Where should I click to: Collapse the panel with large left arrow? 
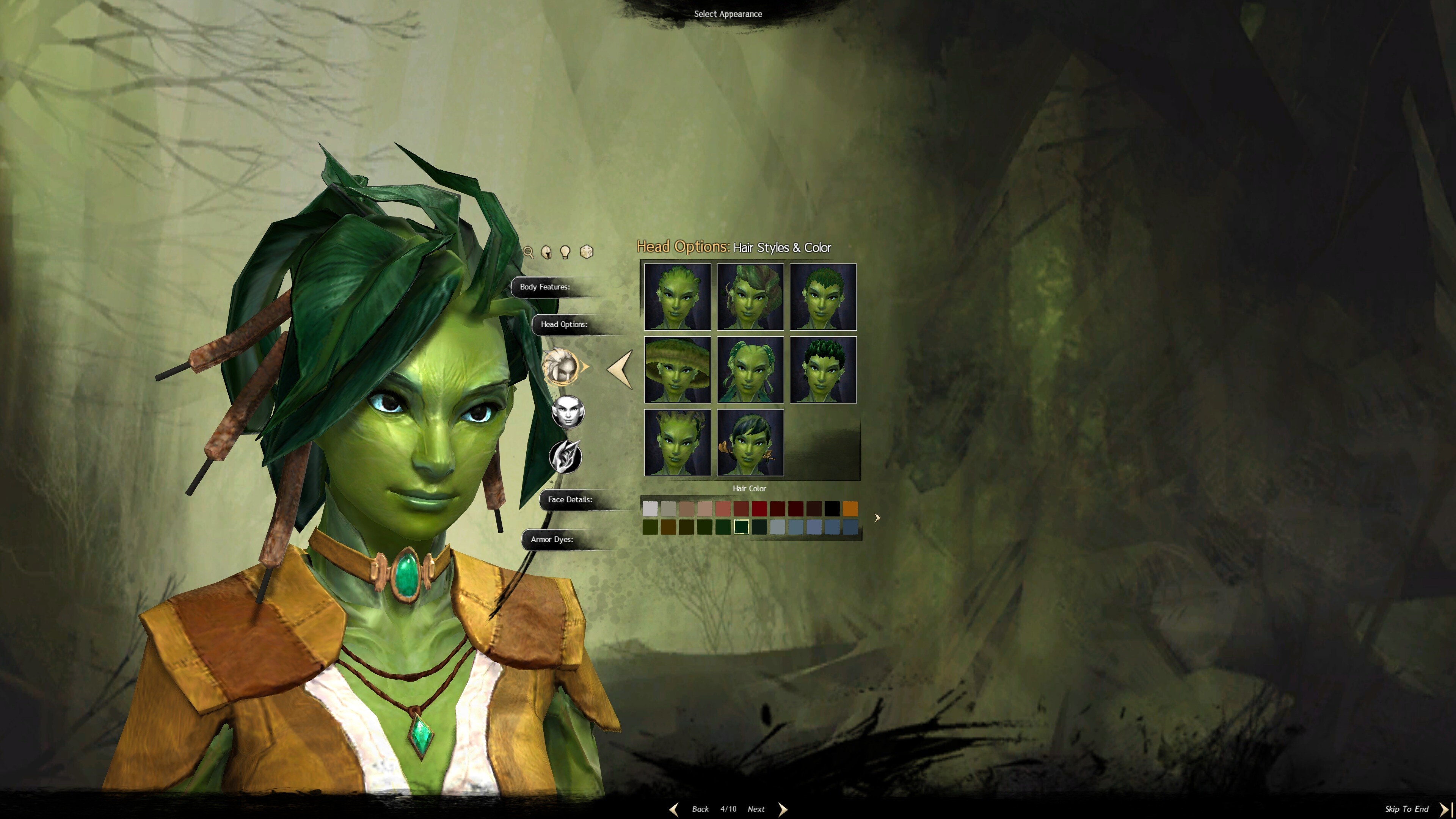[x=620, y=369]
